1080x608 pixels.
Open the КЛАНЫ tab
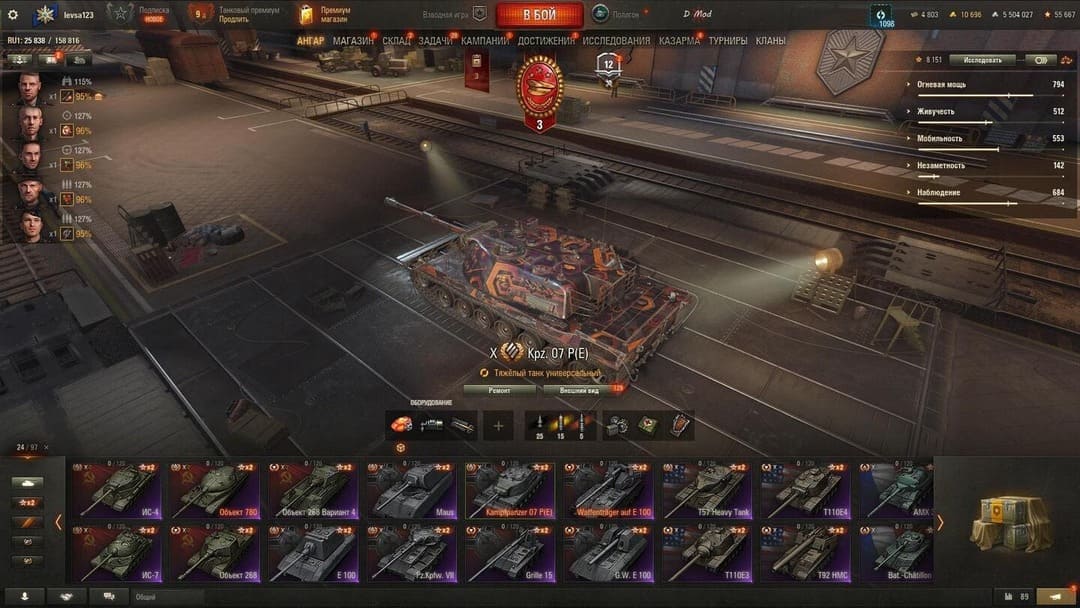click(x=770, y=41)
